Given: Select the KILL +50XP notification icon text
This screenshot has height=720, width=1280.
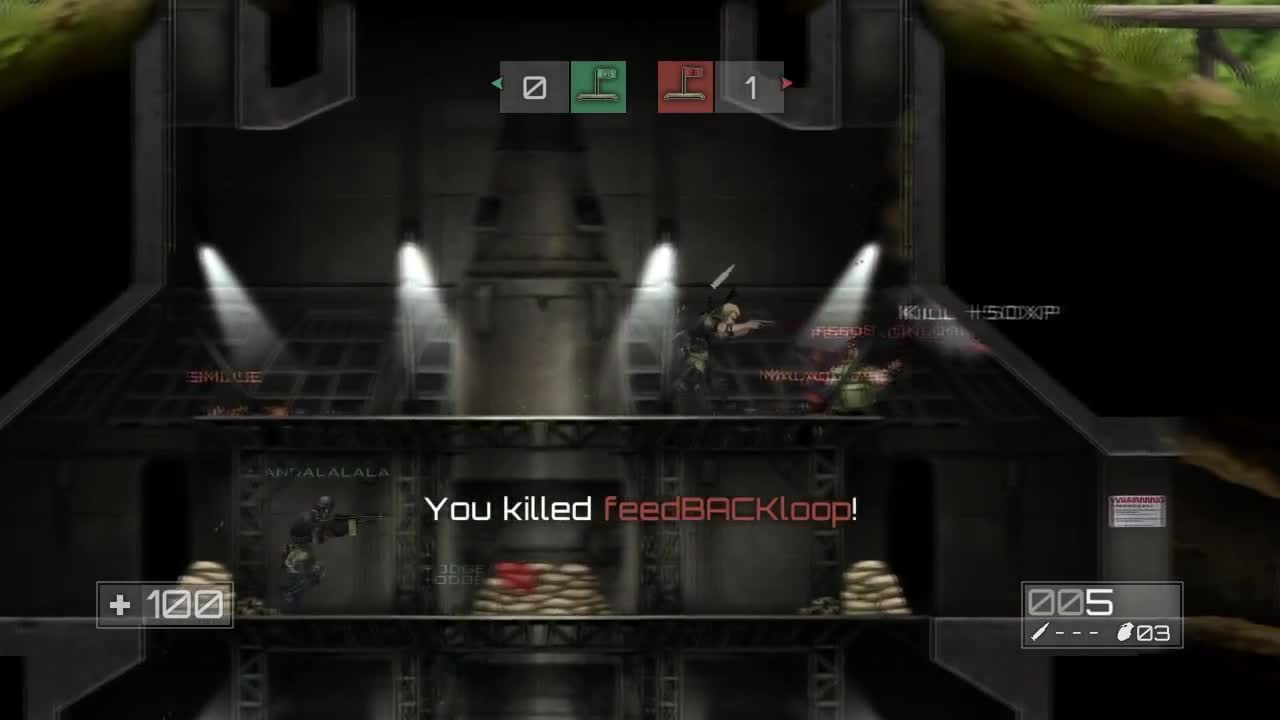Looking at the screenshot, I should coord(978,311).
